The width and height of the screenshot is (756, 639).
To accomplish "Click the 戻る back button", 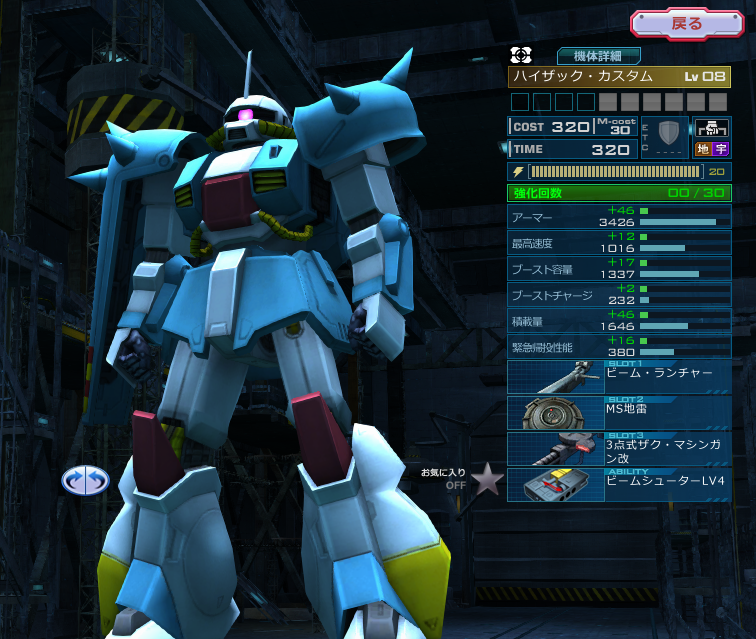I will click(x=688, y=24).
